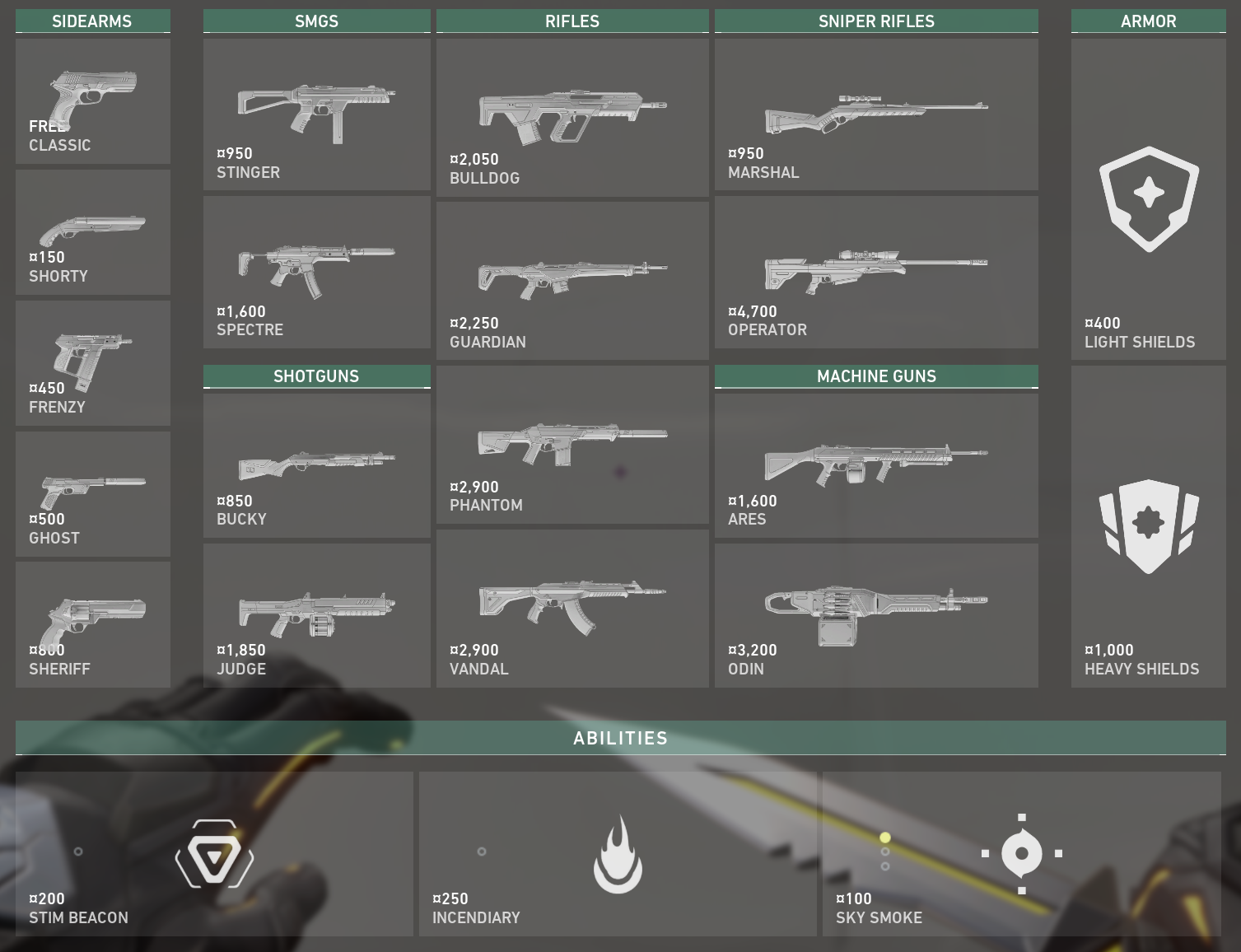Purchase the Odin machine gun

[x=876, y=615]
